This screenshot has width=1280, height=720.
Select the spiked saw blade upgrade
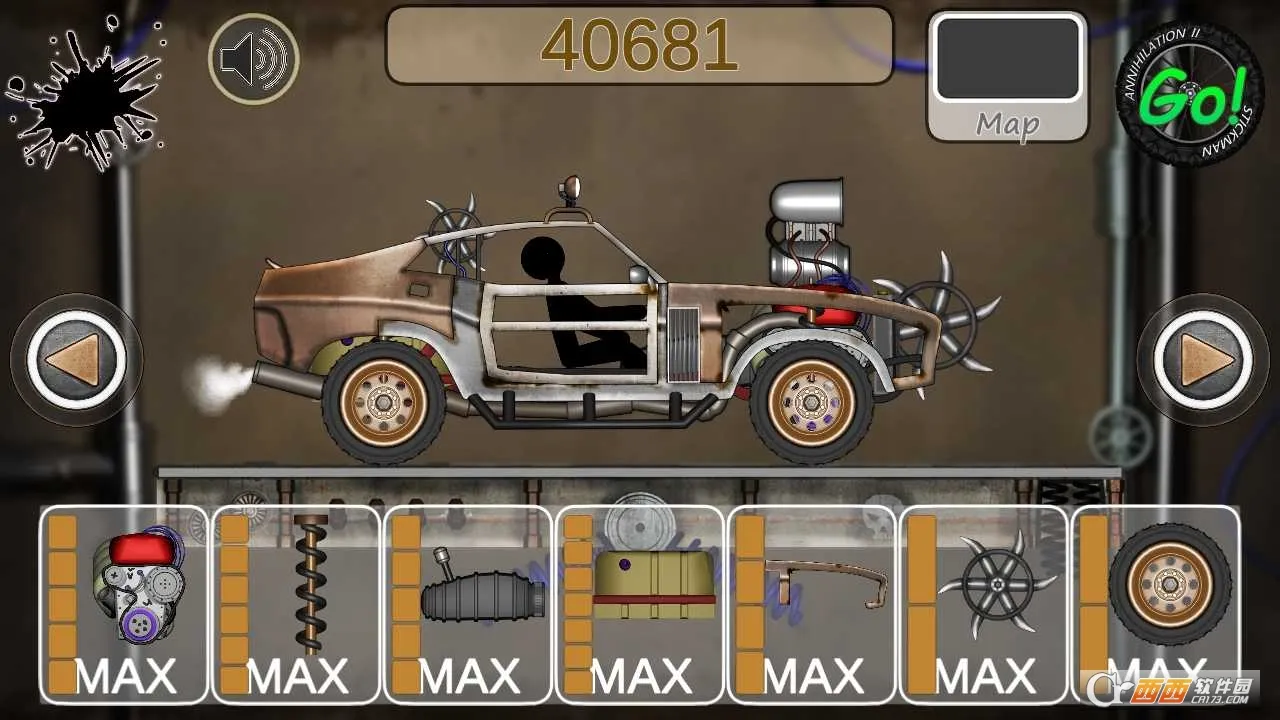click(x=988, y=585)
